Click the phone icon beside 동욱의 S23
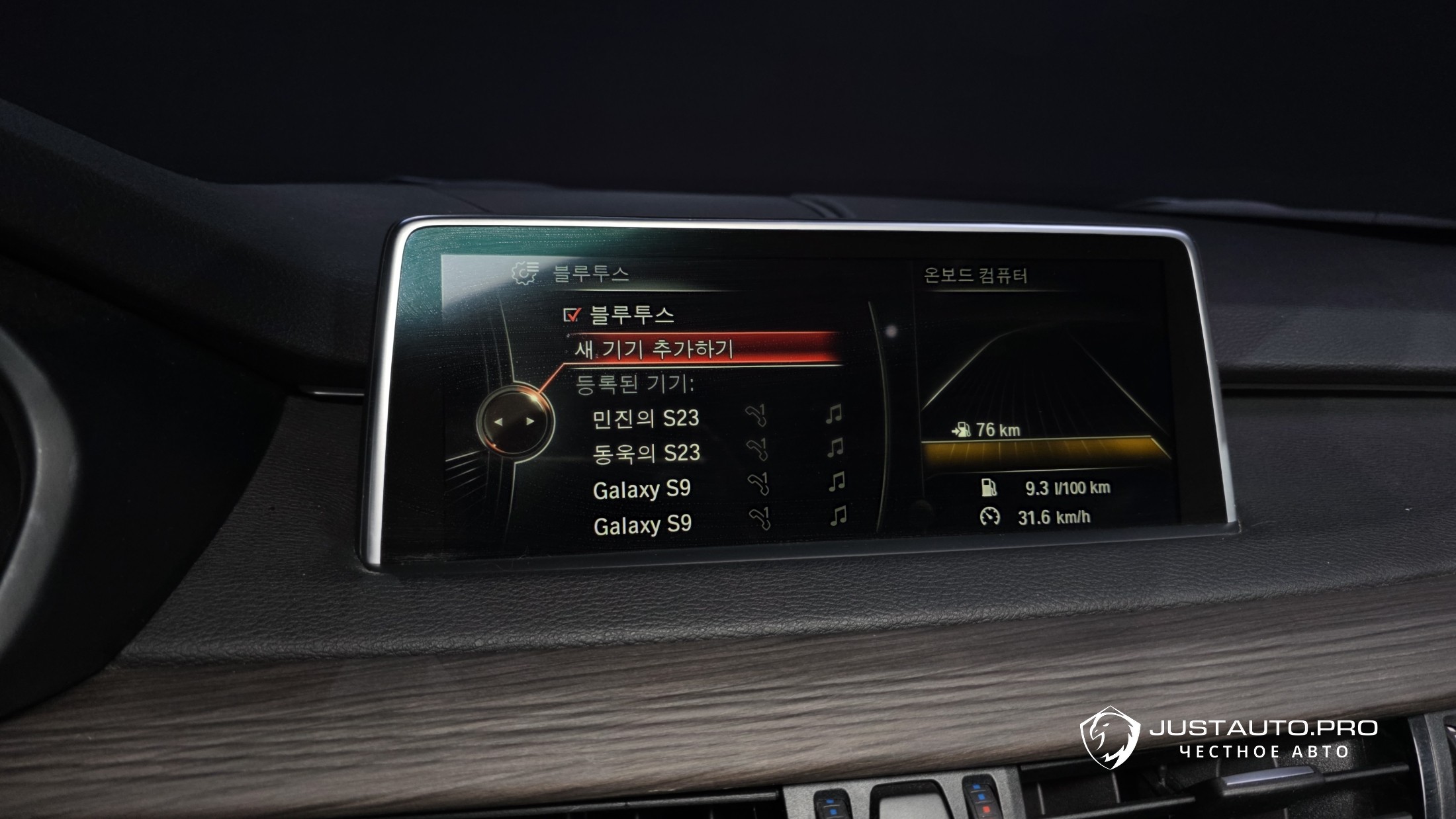 [757, 449]
